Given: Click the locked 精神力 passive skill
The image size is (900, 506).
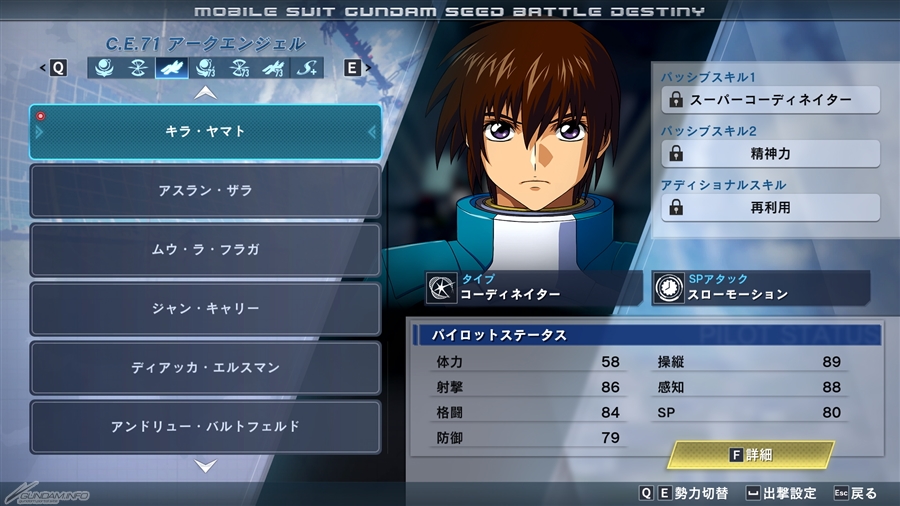Looking at the screenshot, I should coord(770,154).
